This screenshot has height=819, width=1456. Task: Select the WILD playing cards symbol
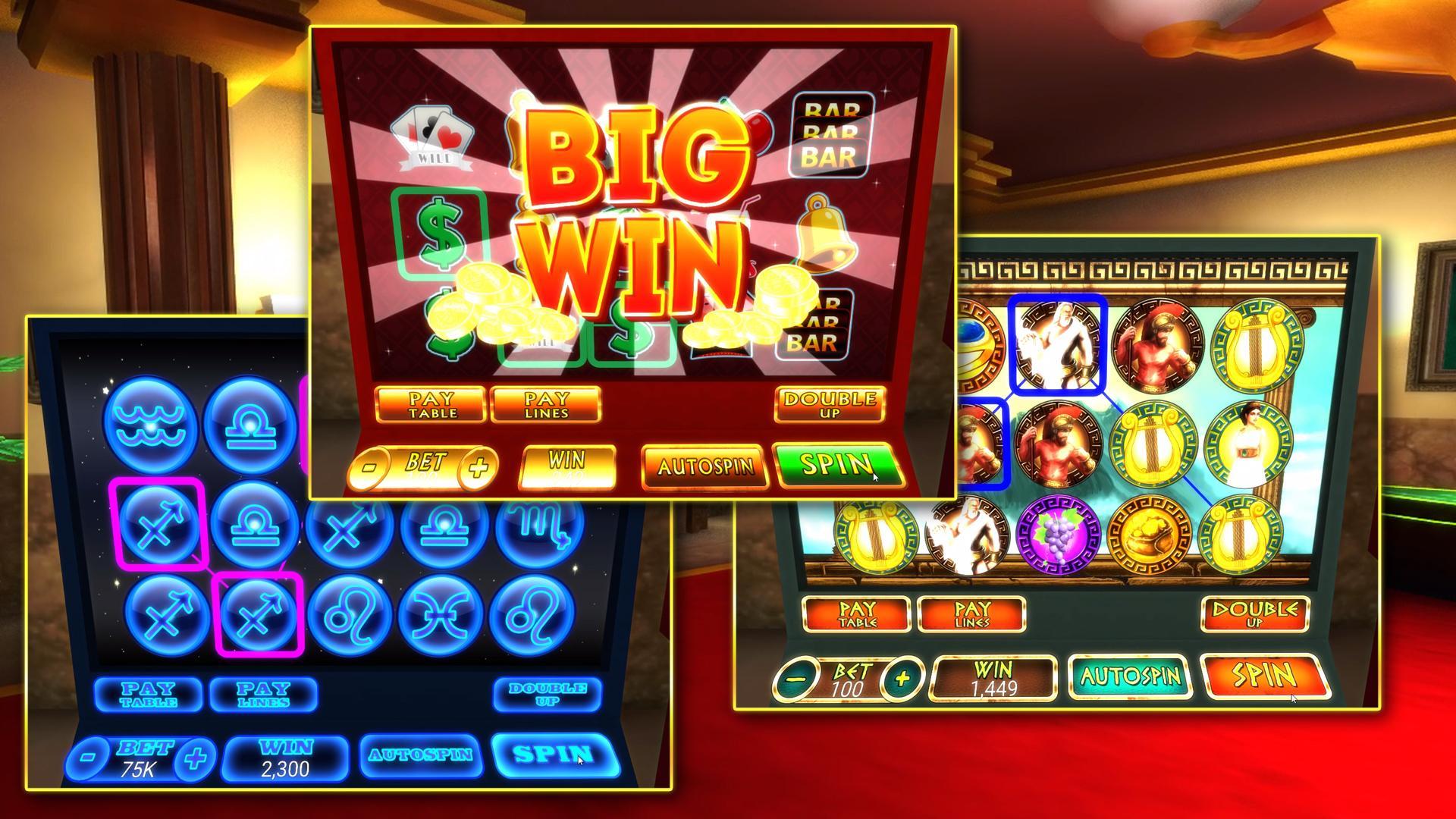[x=432, y=136]
